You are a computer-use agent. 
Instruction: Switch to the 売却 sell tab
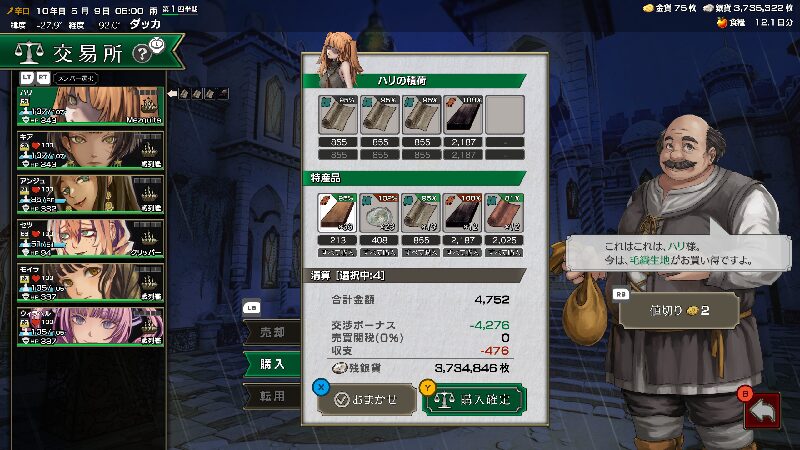(x=272, y=331)
